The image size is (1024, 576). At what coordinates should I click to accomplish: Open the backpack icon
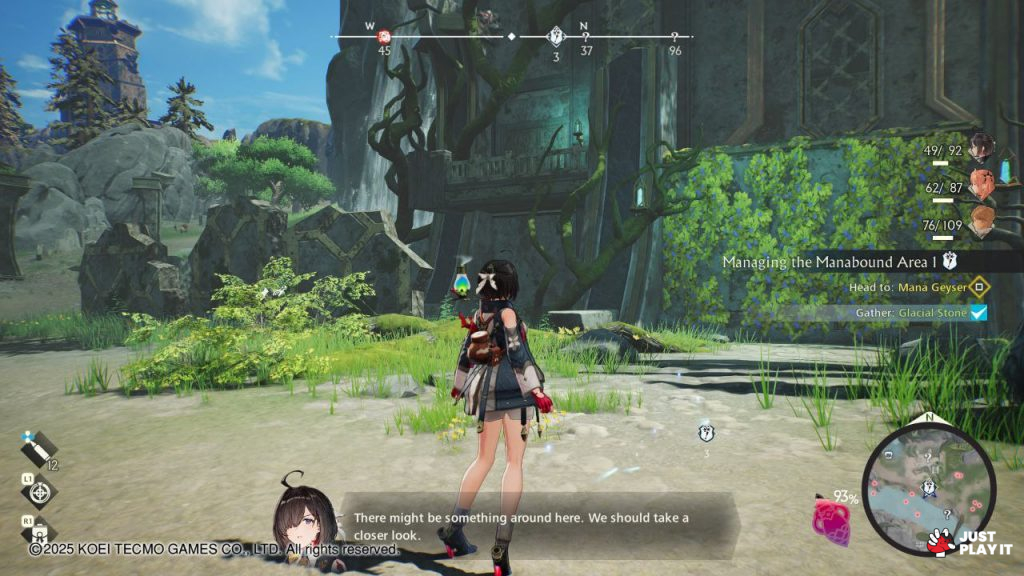click(40, 532)
